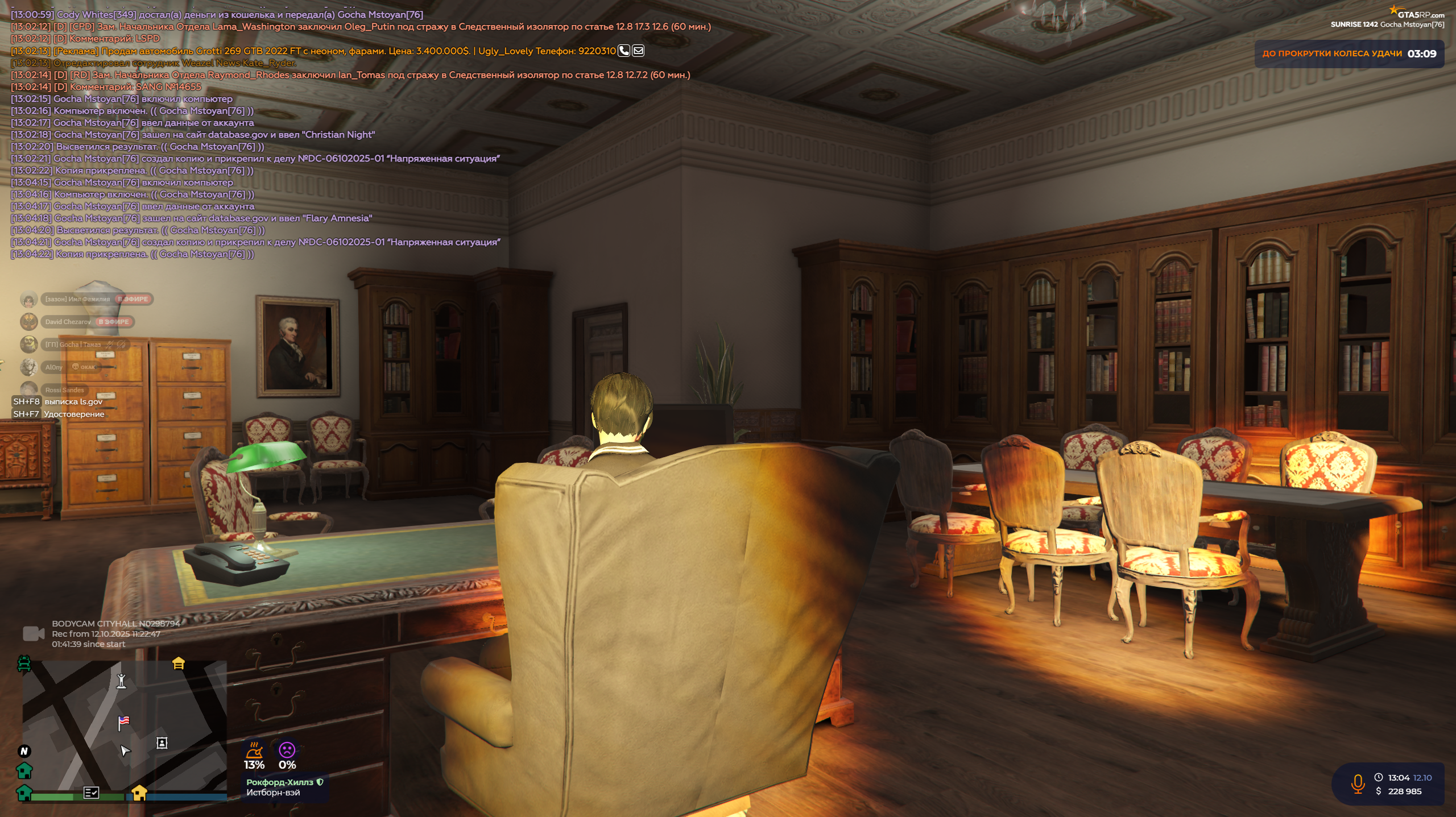This screenshot has height=817, width=1456.
Task: Click the Rossi Sandes voice list entry
Action: [x=64, y=390]
